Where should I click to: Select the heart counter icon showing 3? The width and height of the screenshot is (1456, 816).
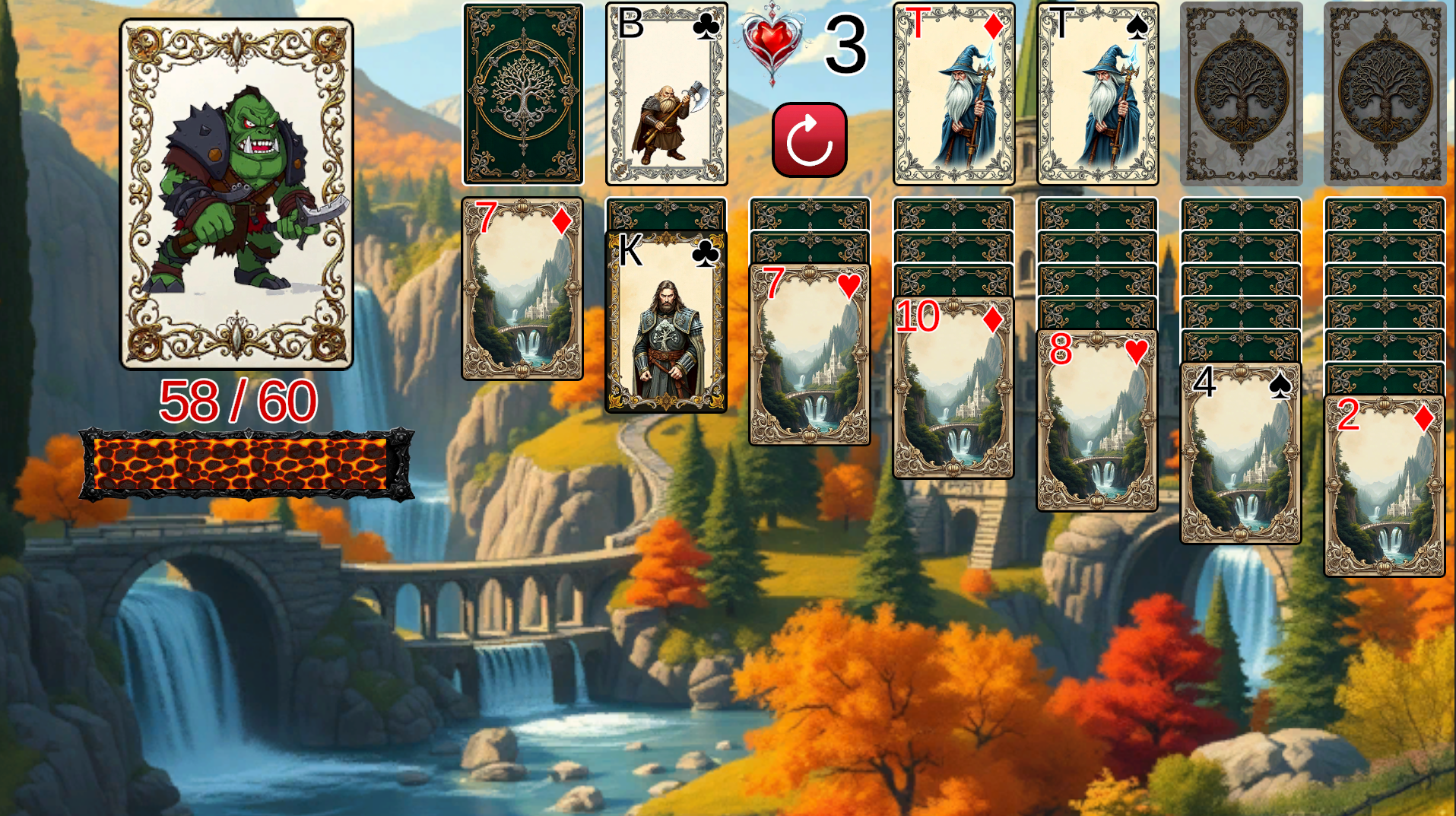click(767, 46)
